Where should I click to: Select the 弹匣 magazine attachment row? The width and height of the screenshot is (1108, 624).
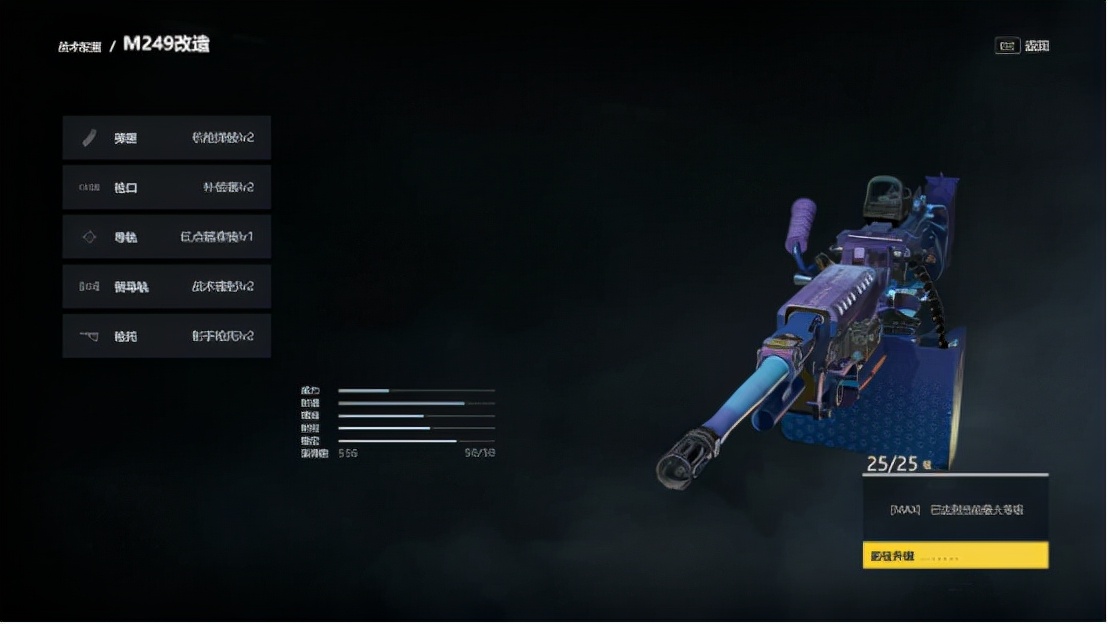166,138
